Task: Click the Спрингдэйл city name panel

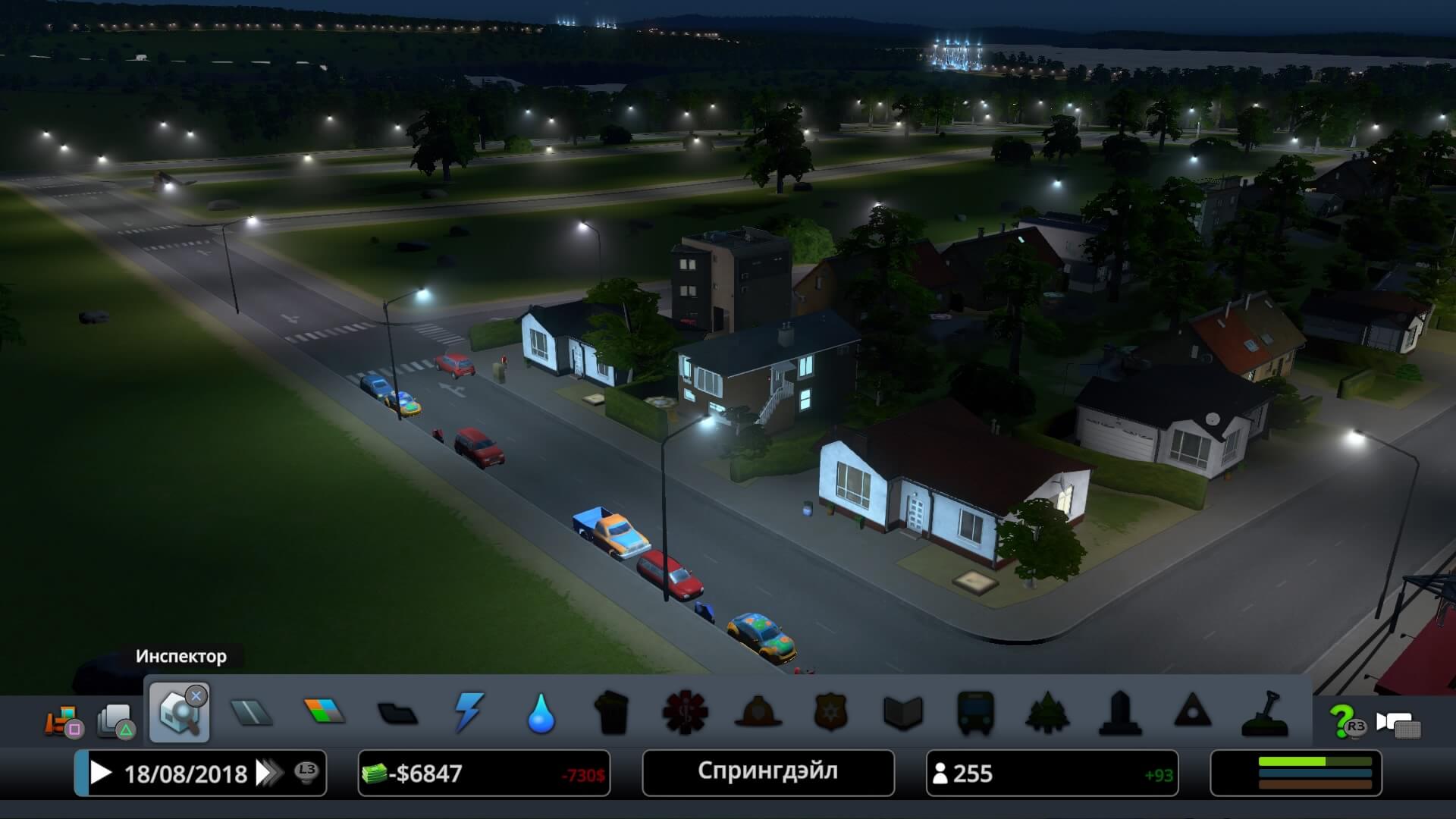Action: click(x=767, y=772)
